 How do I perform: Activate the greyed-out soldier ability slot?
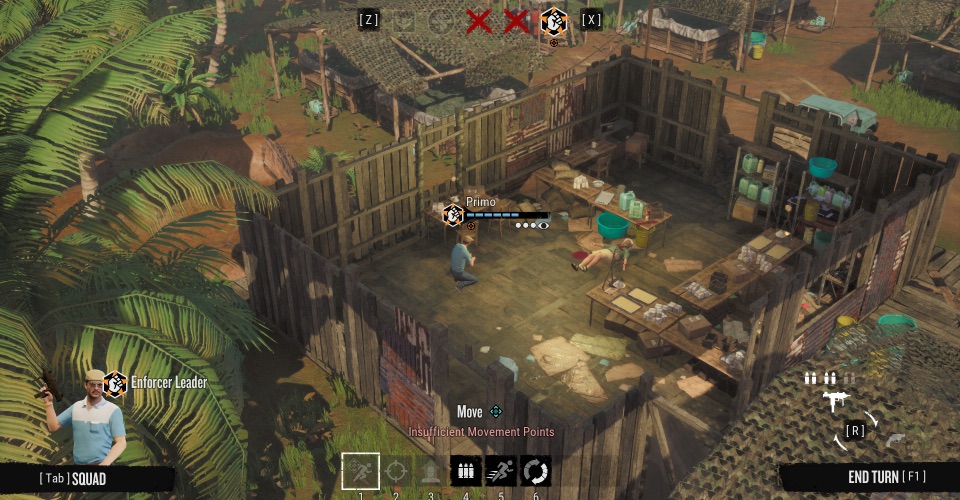[x=431, y=470]
